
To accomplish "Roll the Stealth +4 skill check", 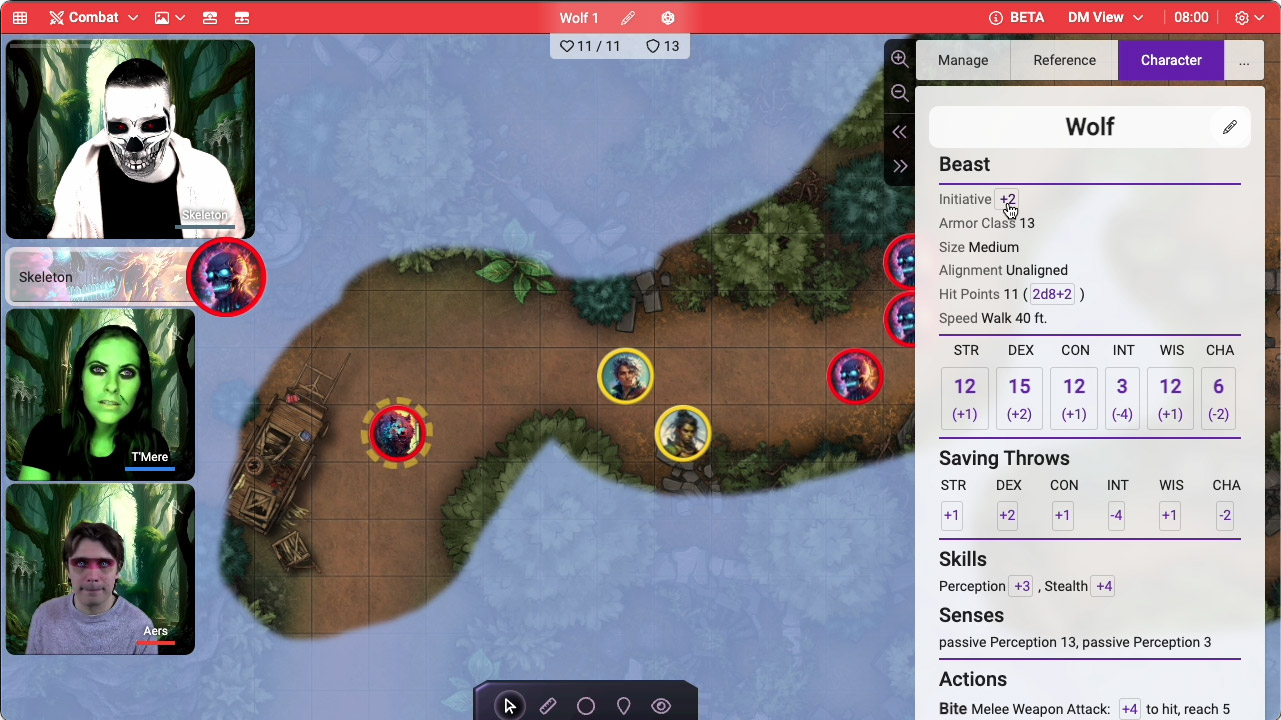I will pyautogui.click(x=1103, y=586).
